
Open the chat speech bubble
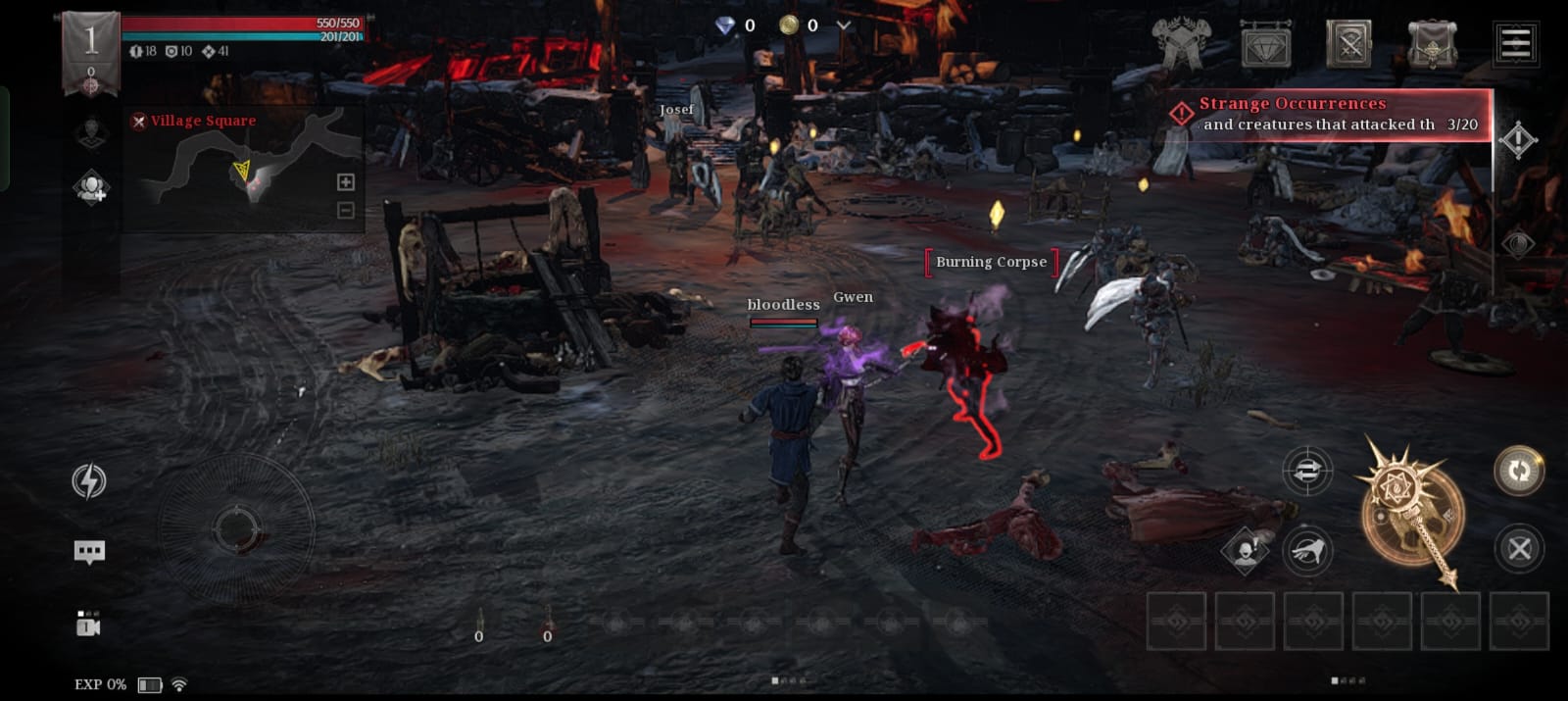coord(89,552)
